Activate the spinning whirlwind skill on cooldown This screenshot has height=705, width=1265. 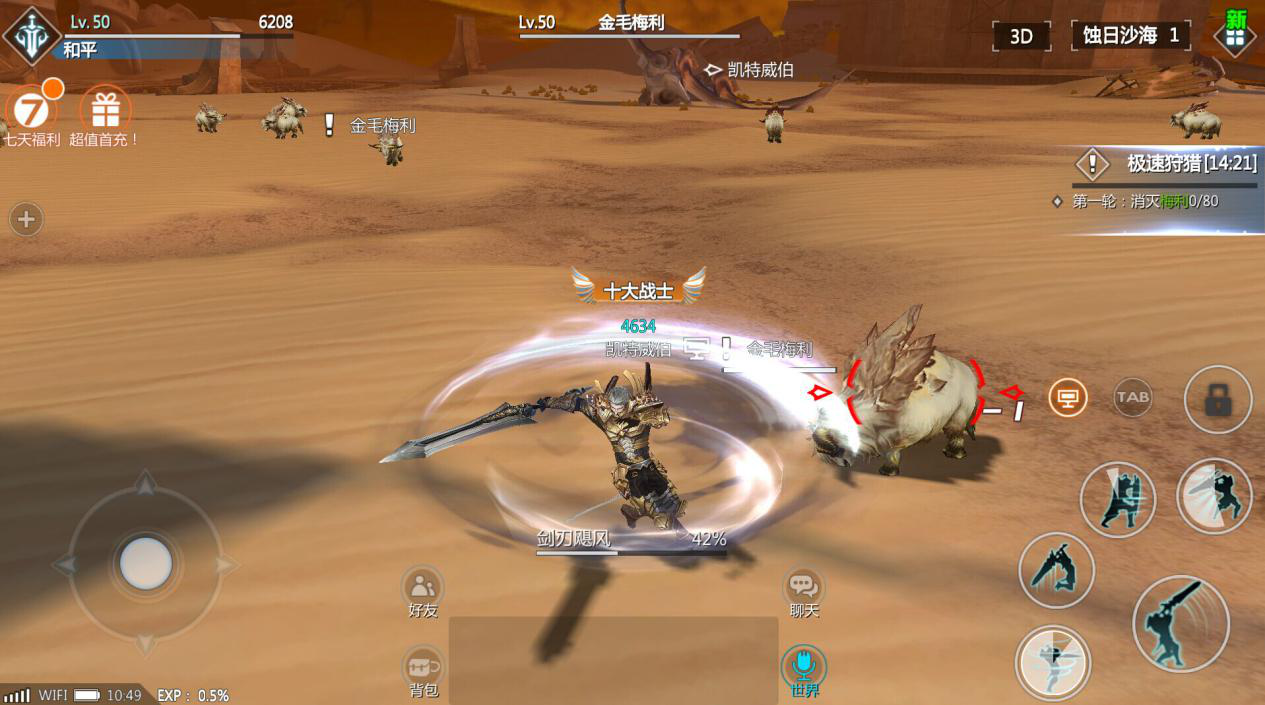click(1052, 662)
